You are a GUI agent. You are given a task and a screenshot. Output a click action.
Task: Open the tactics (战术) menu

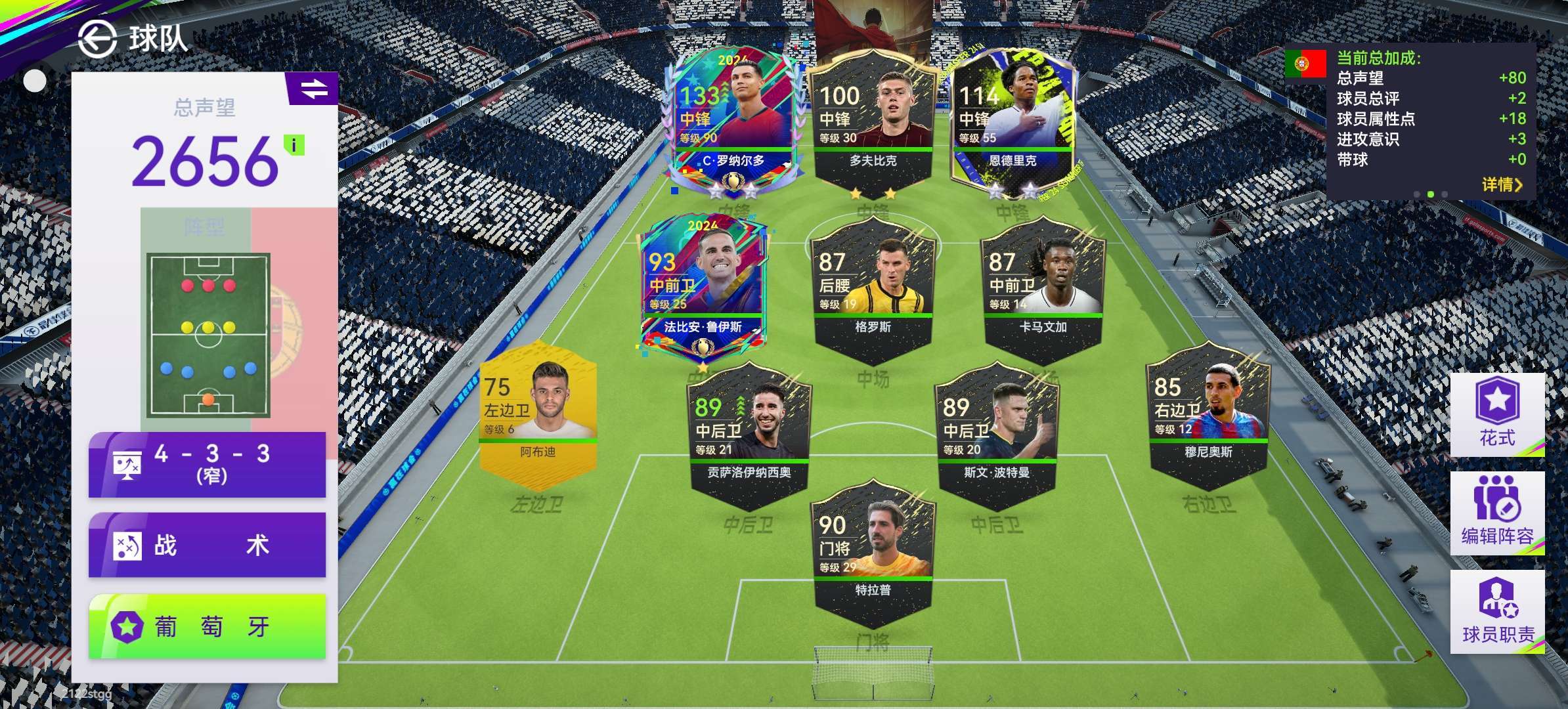click(207, 545)
